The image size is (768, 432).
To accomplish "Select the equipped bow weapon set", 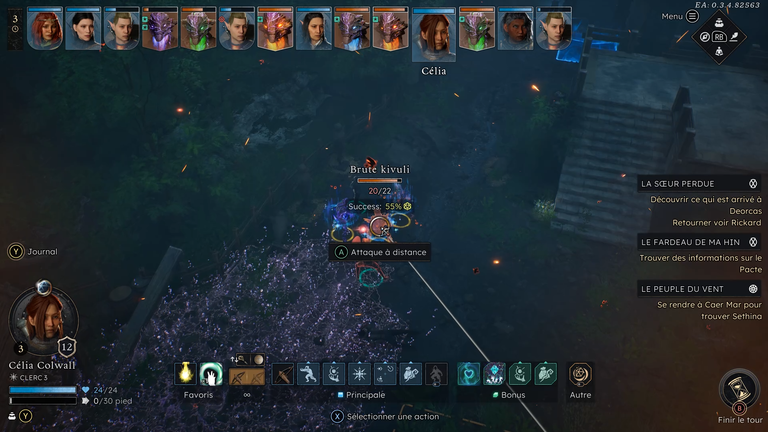I will 247,375.
